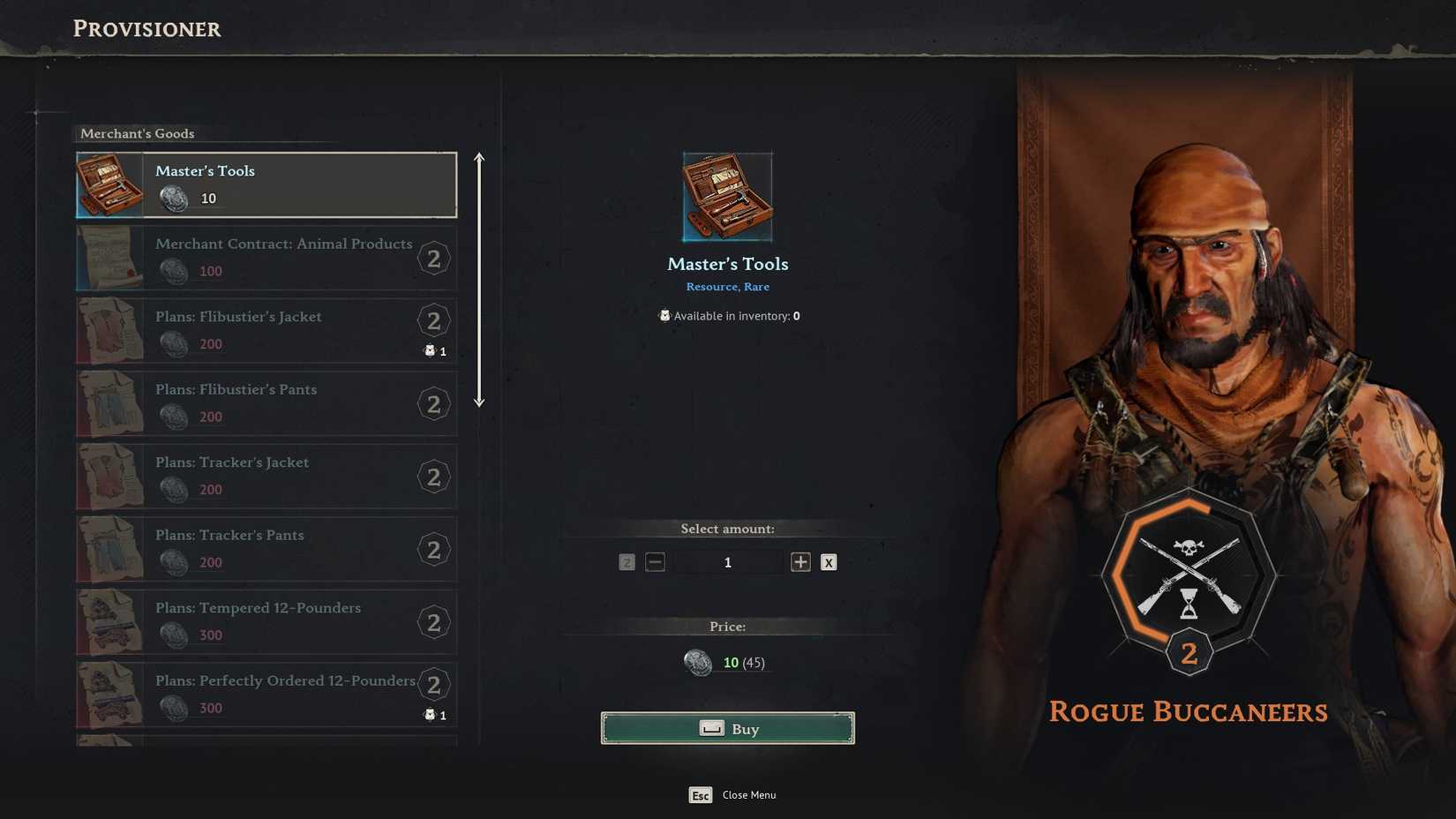Select the Master's Tools toolbox icon

pyautogui.click(x=110, y=184)
